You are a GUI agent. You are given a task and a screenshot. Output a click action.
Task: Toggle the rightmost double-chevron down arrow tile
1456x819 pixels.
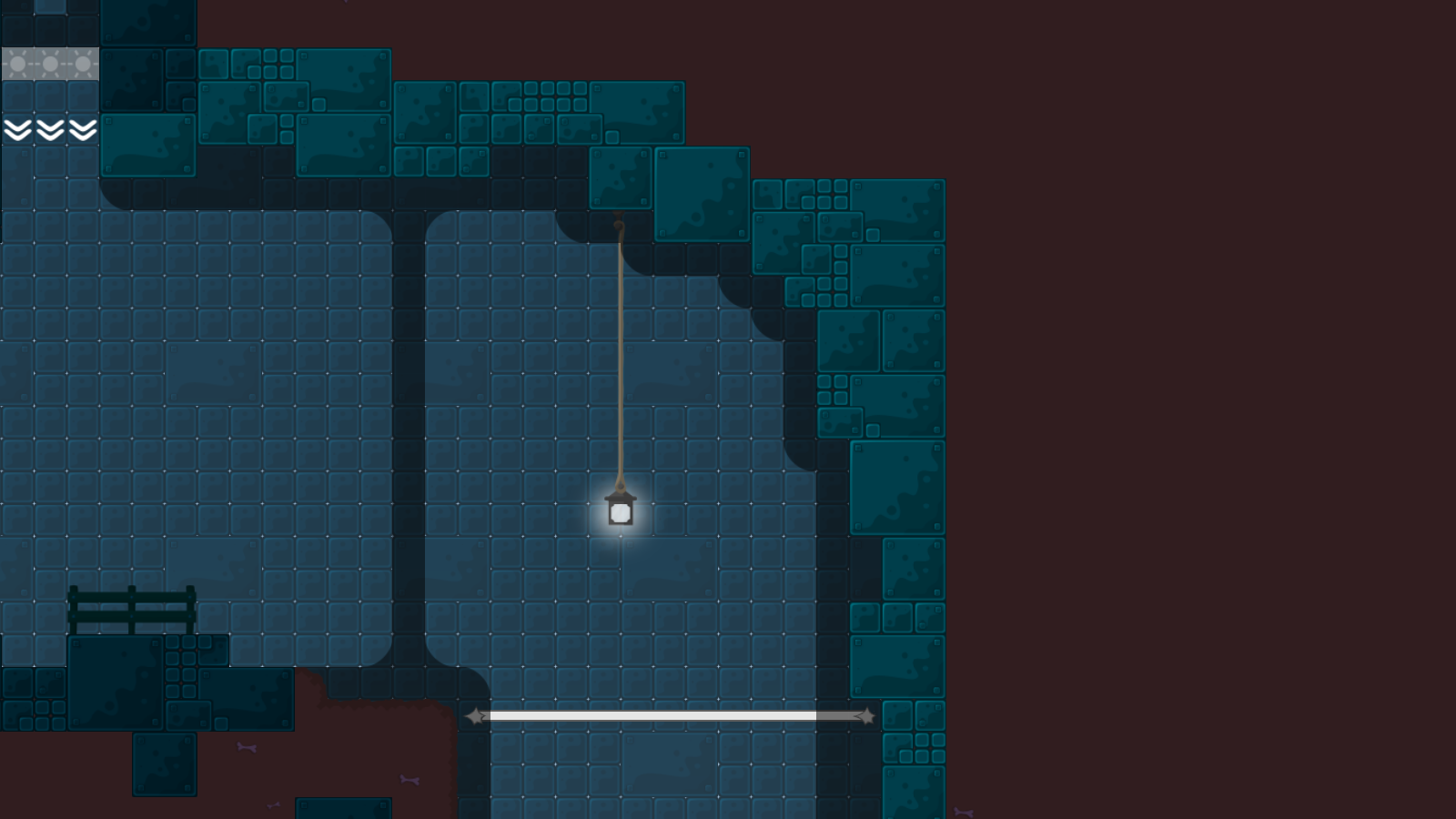click(83, 130)
